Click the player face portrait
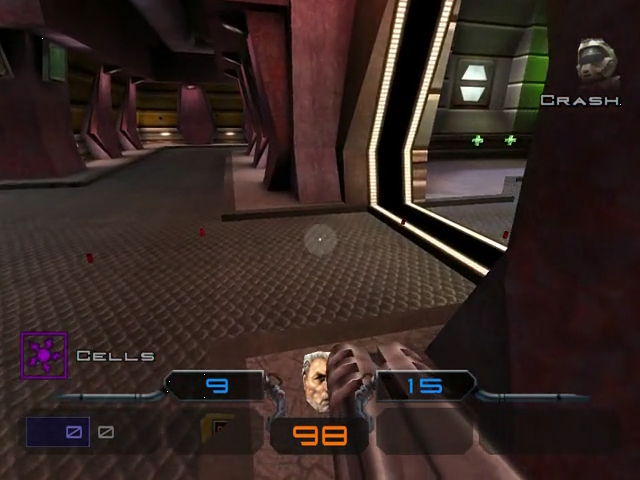Viewport: 640px width, 480px height. 317,381
